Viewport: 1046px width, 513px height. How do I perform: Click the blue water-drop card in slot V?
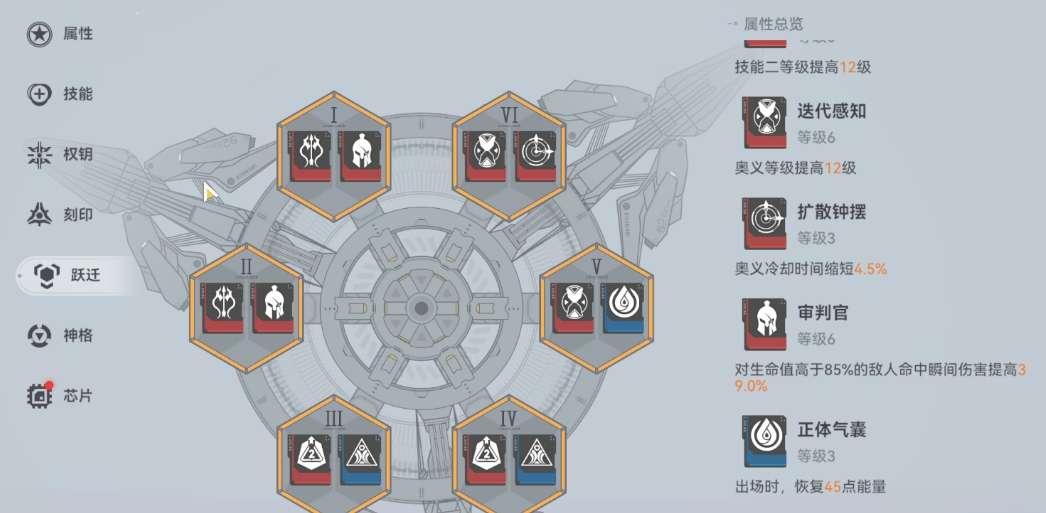click(625, 306)
